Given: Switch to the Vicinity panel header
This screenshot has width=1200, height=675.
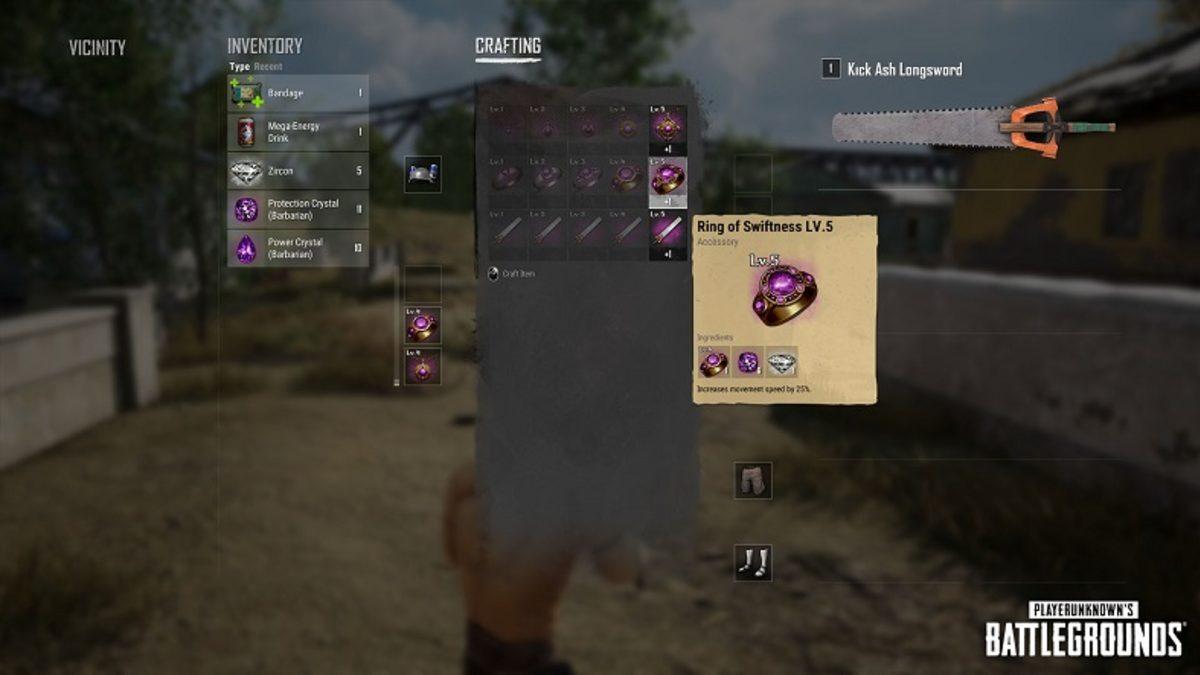Looking at the screenshot, I should click(97, 47).
